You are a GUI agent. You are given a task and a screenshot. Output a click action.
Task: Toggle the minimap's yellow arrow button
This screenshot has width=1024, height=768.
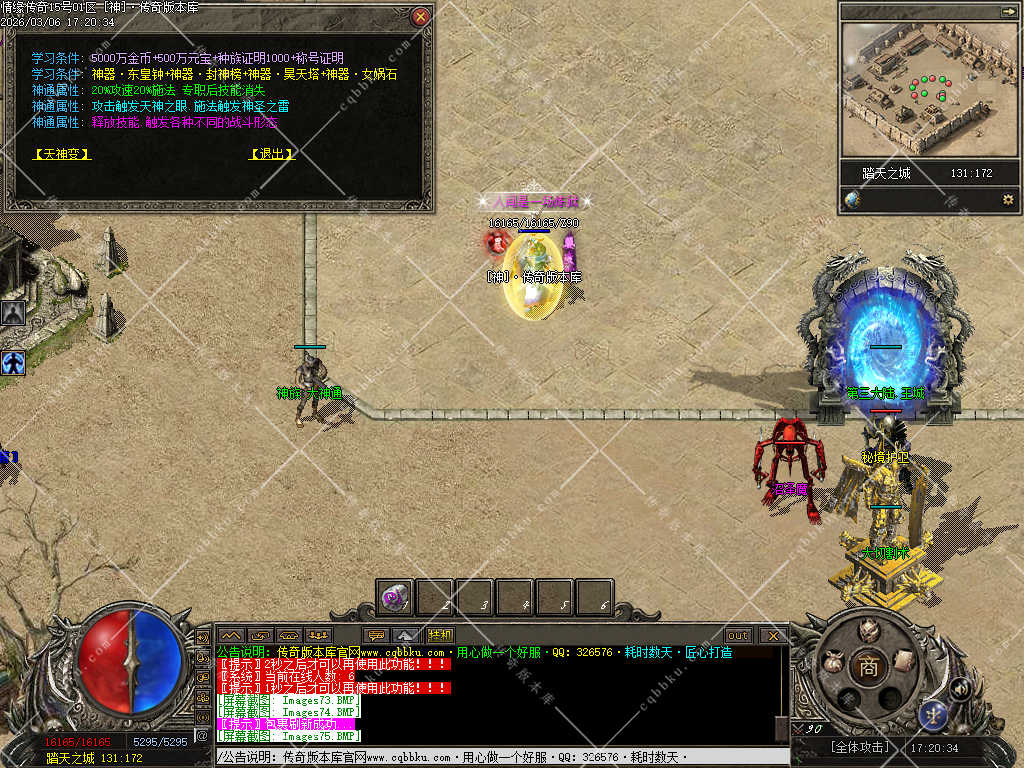tap(1007, 11)
